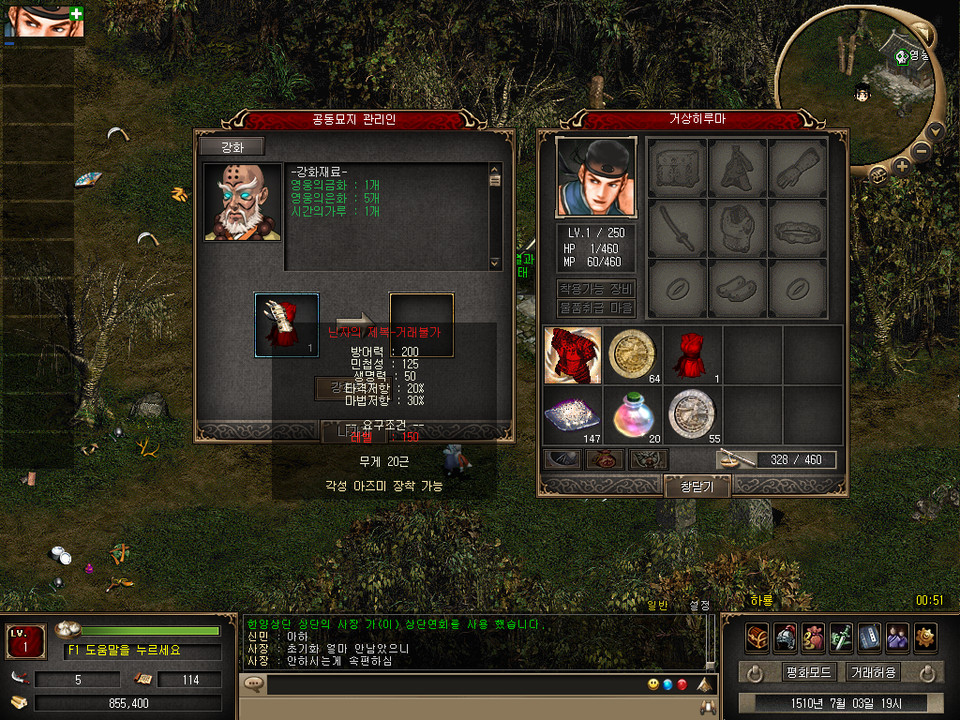Select the red glove in the enhancement slot
Viewport: 960px width, 720px height.
coord(287,325)
